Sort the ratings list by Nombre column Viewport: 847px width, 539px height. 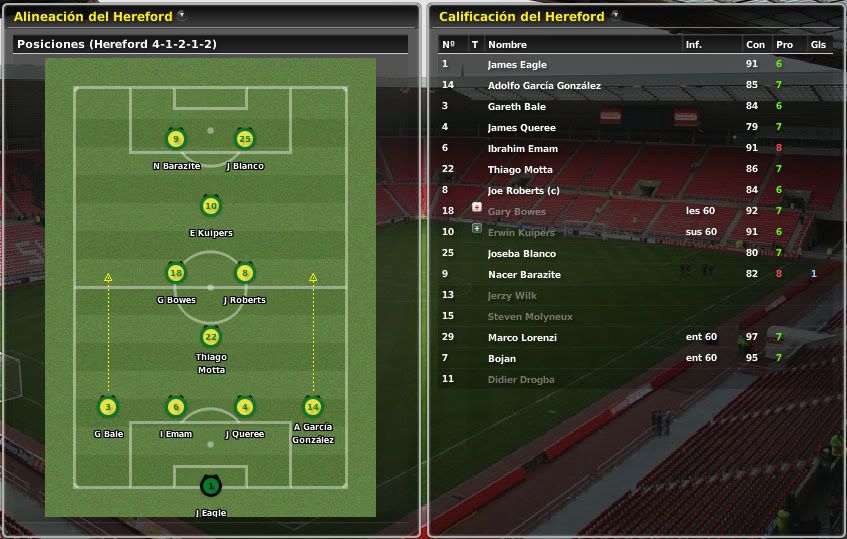click(507, 45)
